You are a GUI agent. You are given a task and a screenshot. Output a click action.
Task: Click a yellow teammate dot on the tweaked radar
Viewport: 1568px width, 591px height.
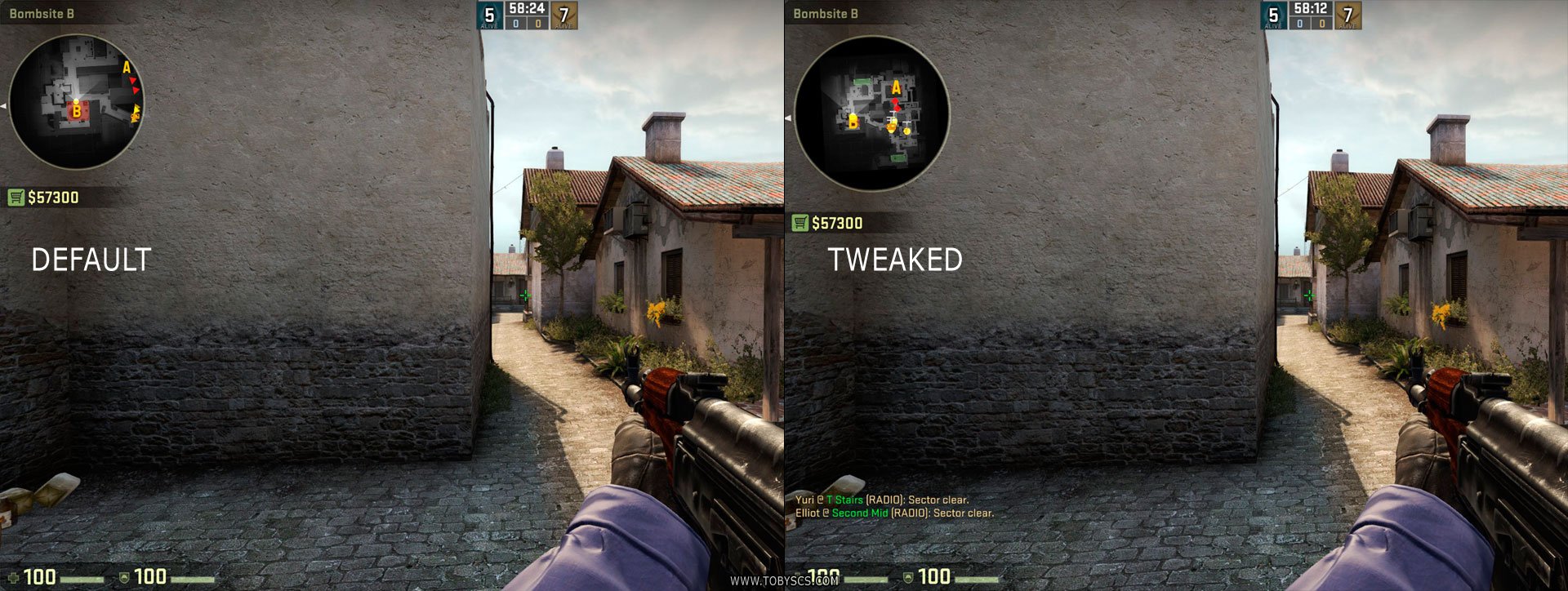click(x=906, y=131)
